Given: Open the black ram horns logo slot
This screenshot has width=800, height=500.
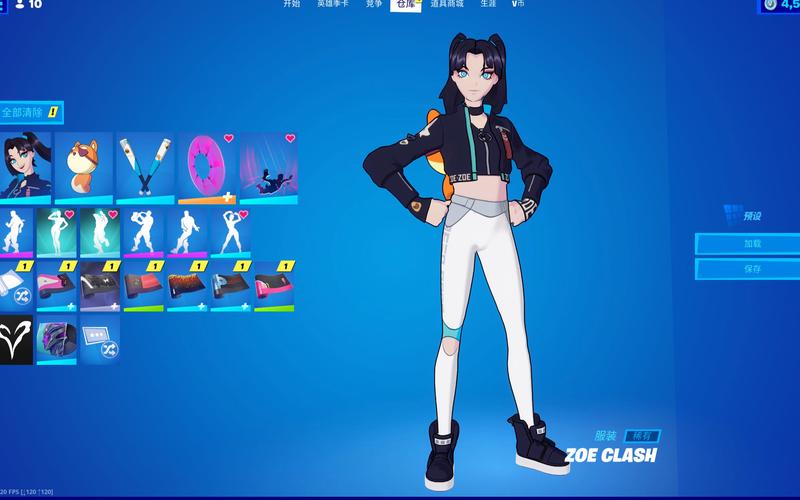Looking at the screenshot, I should [x=17, y=339].
